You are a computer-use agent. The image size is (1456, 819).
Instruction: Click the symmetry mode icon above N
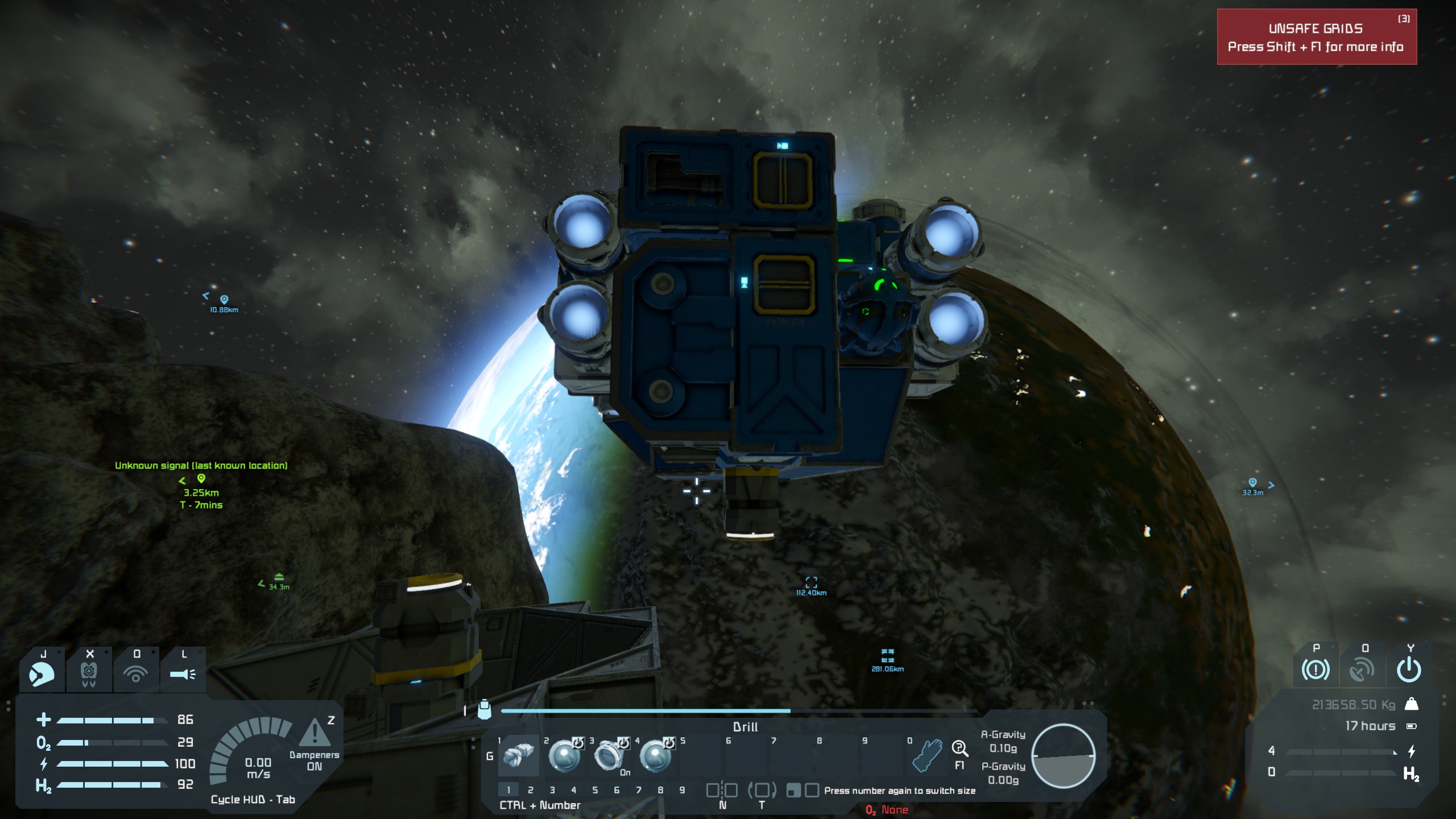point(722,790)
